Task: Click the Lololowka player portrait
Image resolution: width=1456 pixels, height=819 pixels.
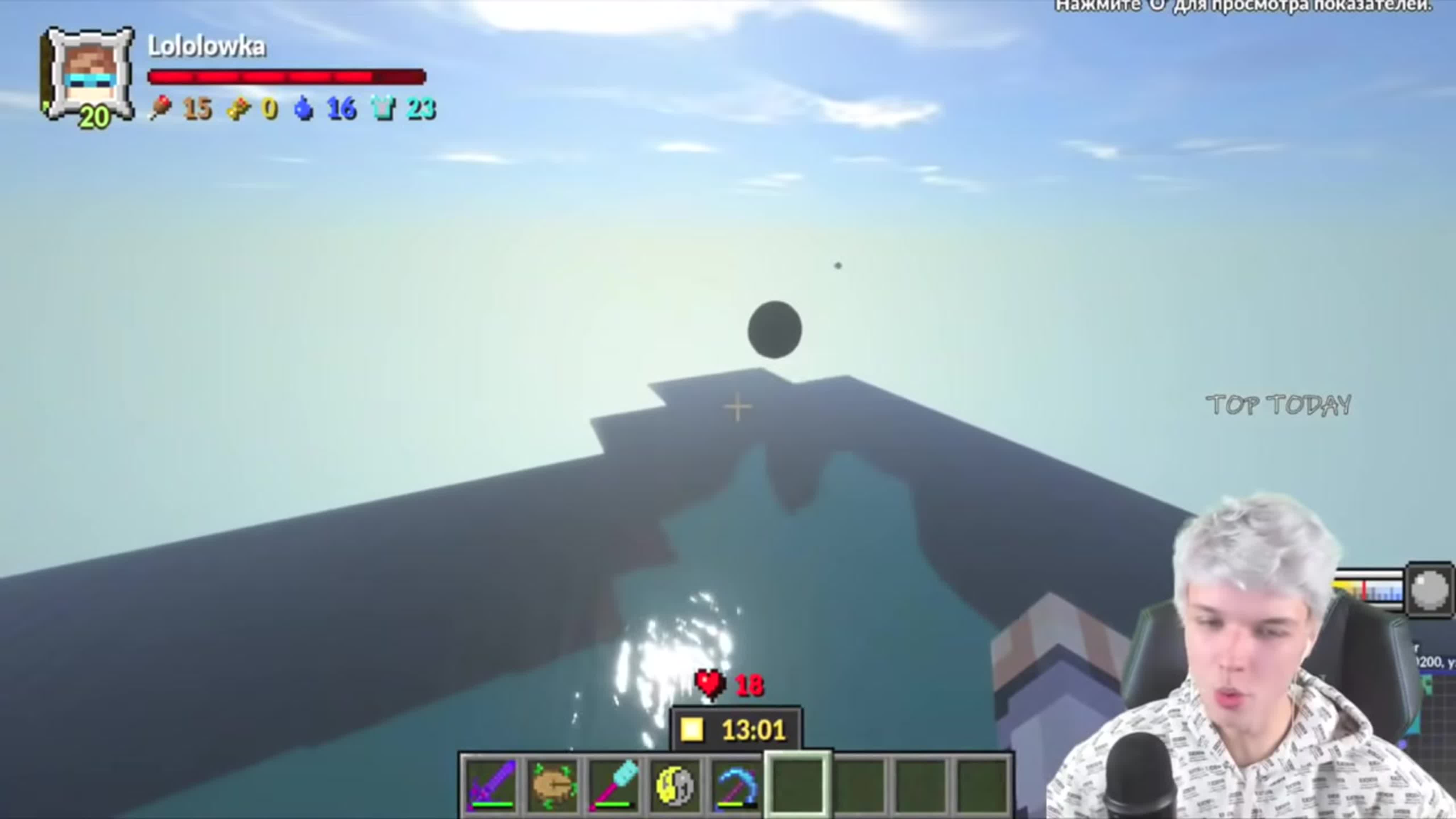Action: [89, 75]
